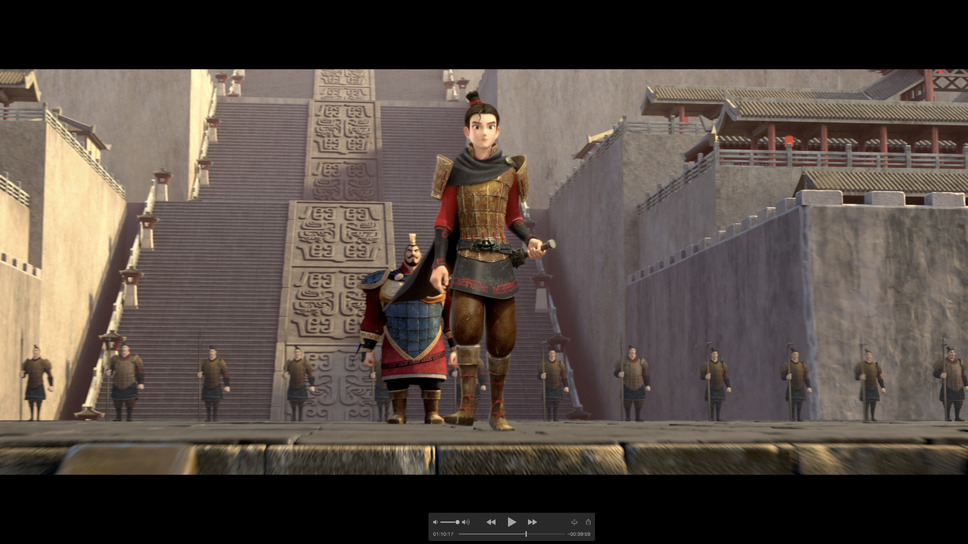The image size is (968, 544).
Task: Open the AirPlay output menu
Action: tap(574, 522)
